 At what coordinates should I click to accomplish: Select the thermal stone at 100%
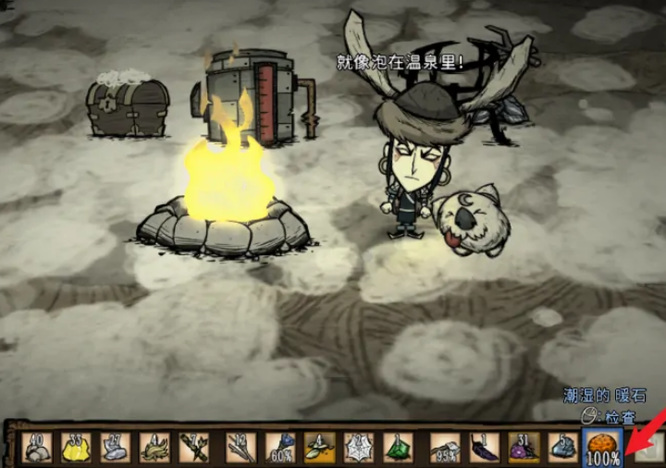[x=603, y=446]
